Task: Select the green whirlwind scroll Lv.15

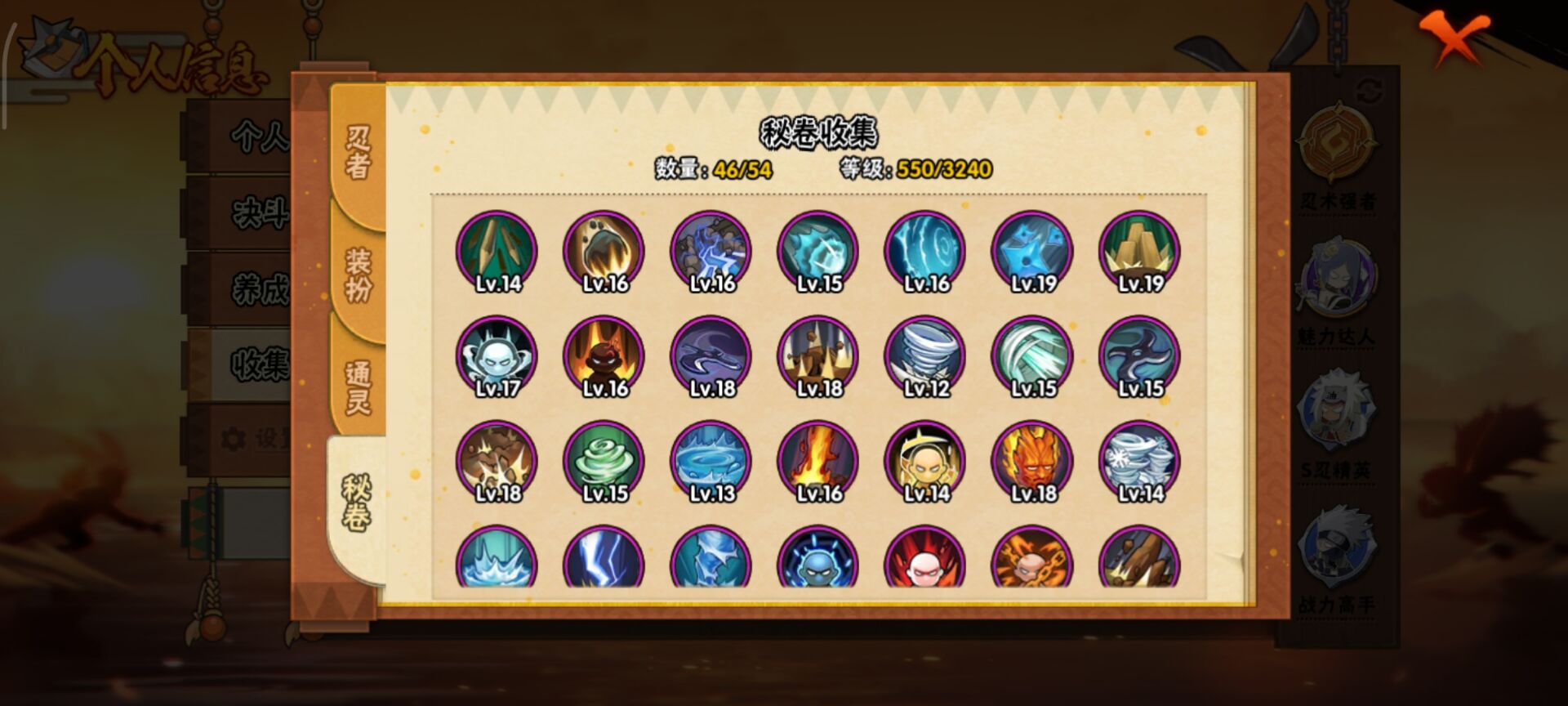Action: [604, 461]
